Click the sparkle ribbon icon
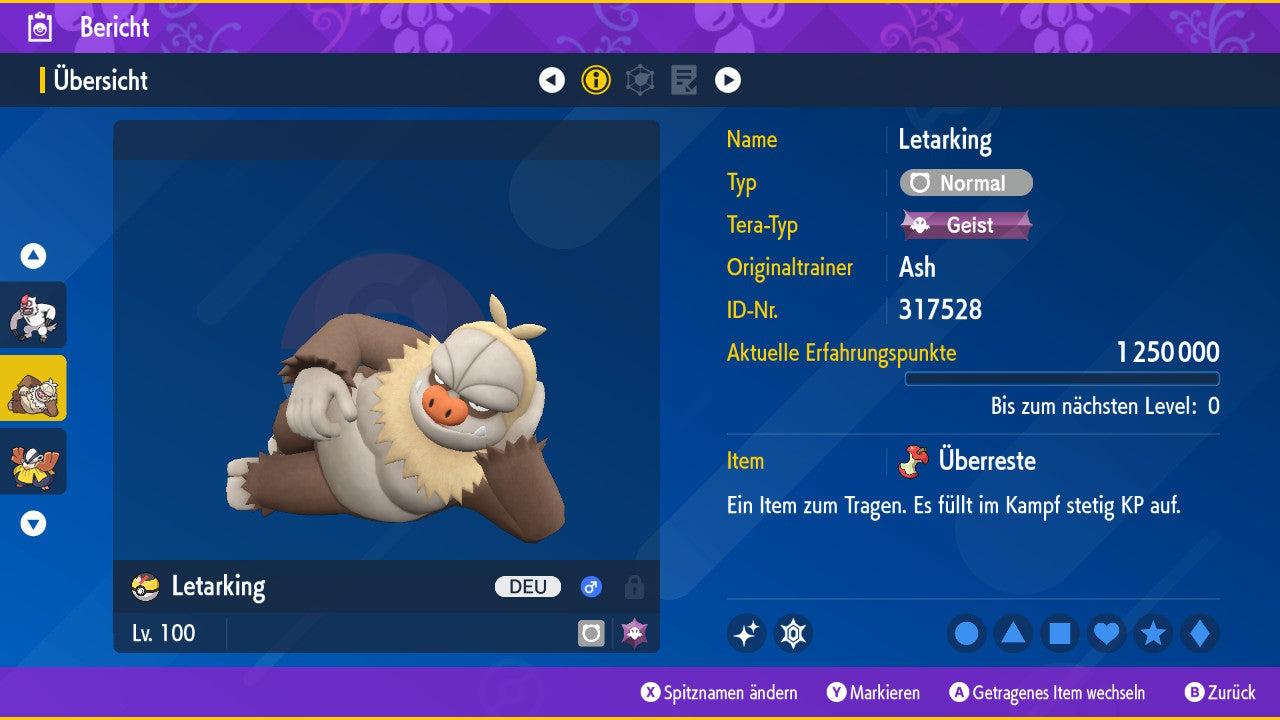 click(x=746, y=633)
